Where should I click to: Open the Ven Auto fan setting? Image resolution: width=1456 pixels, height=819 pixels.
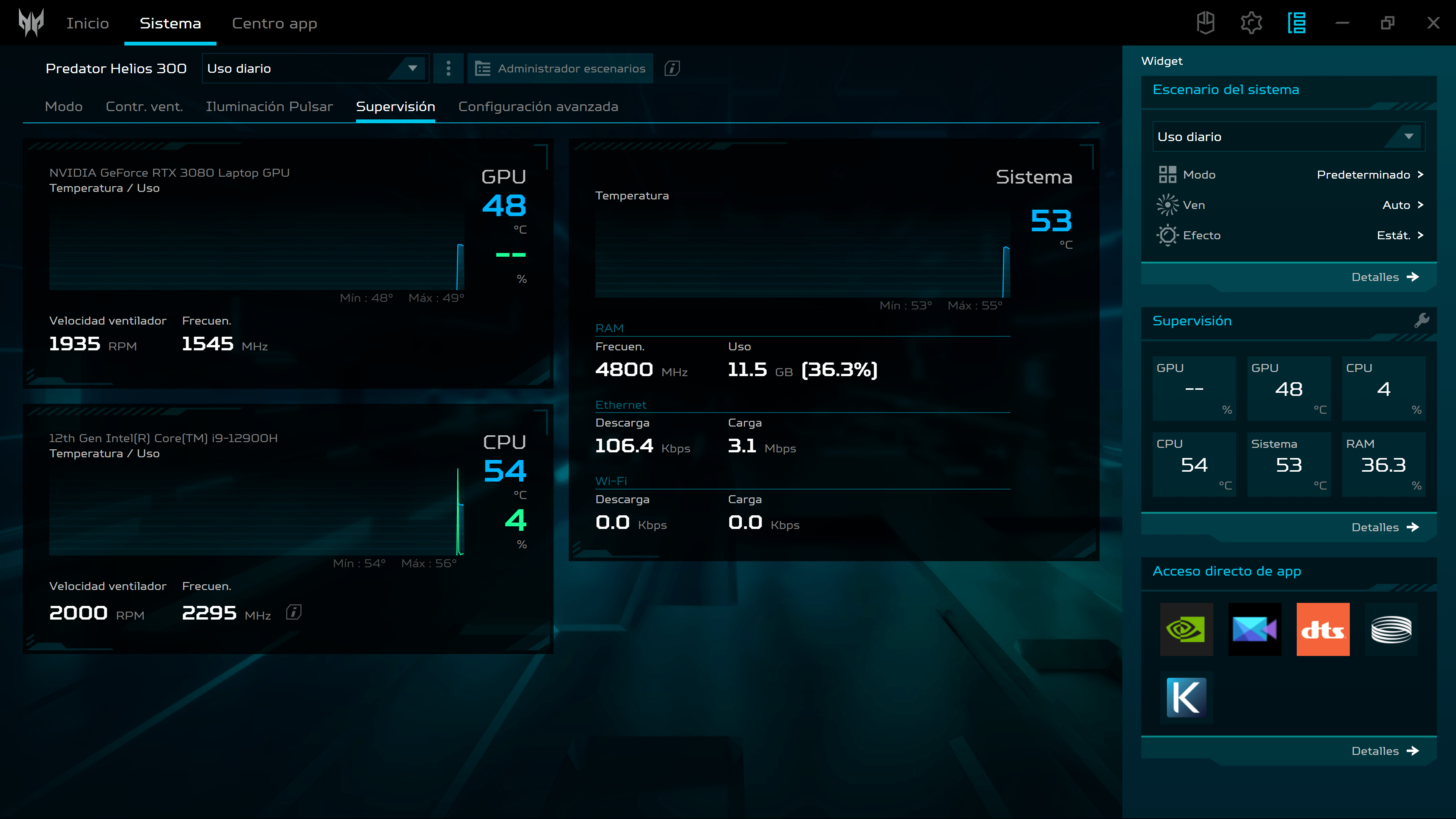coord(1402,205)
